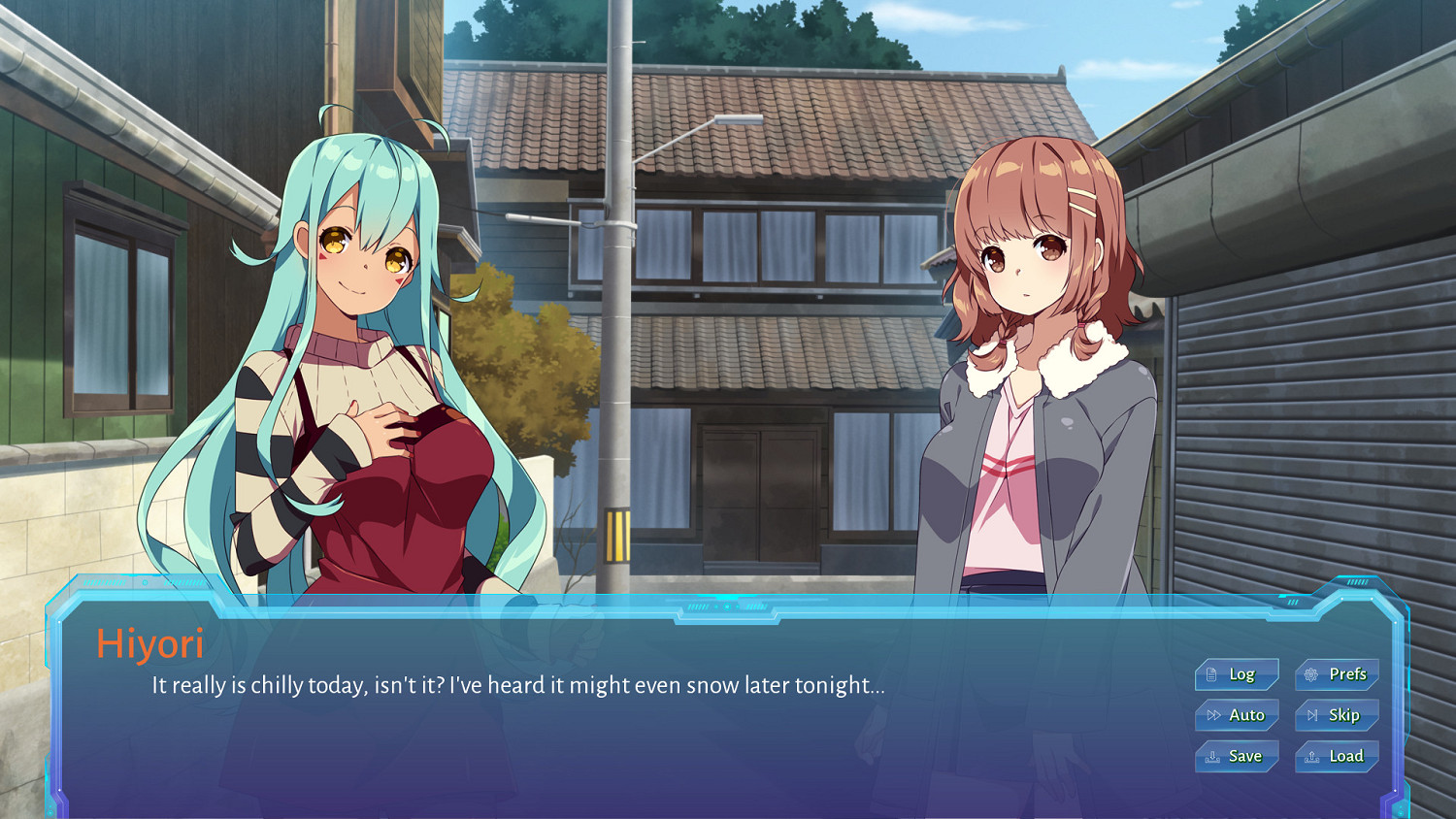
Task: Click the skip-to-end icon on the Skip button
Action: coord(1312,715)
